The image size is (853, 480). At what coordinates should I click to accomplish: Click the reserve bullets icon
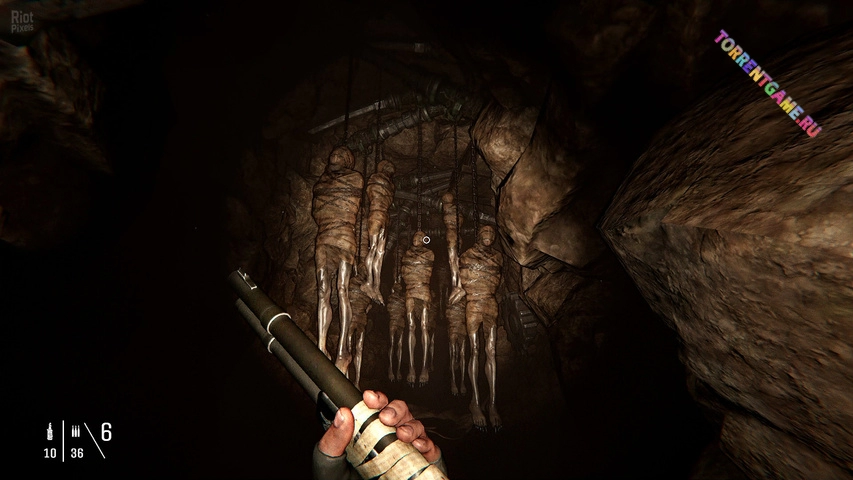pos(76,433)
